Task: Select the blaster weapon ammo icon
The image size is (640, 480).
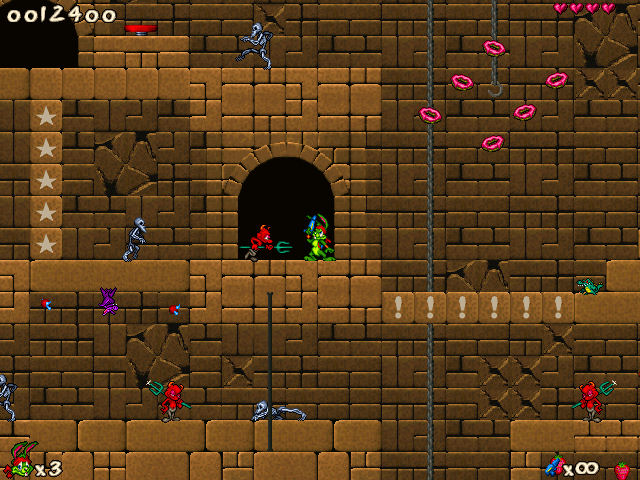Action: [553, 466]
